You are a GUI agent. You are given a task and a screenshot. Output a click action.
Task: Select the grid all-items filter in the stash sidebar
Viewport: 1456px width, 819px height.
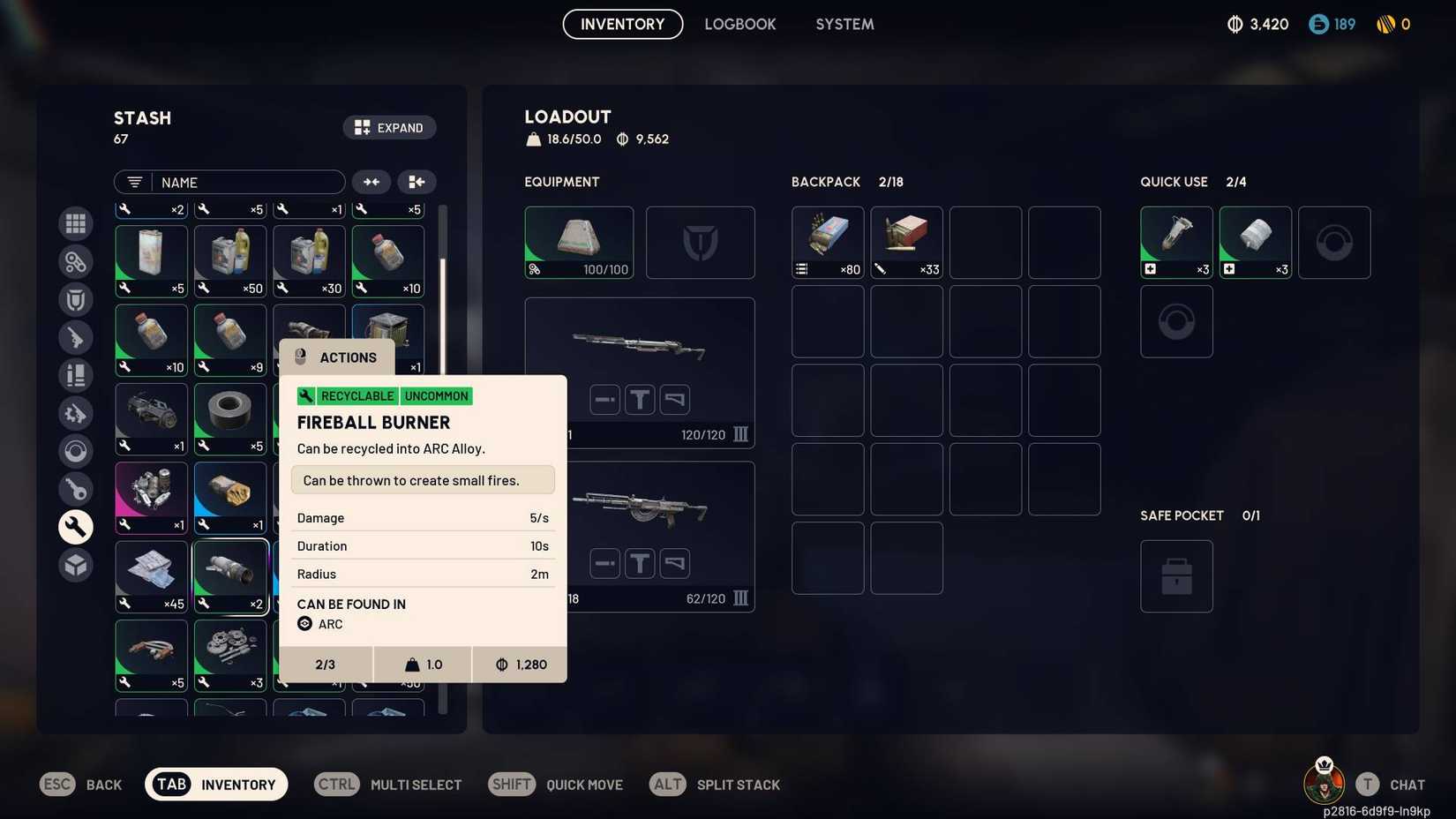[75, 223]
